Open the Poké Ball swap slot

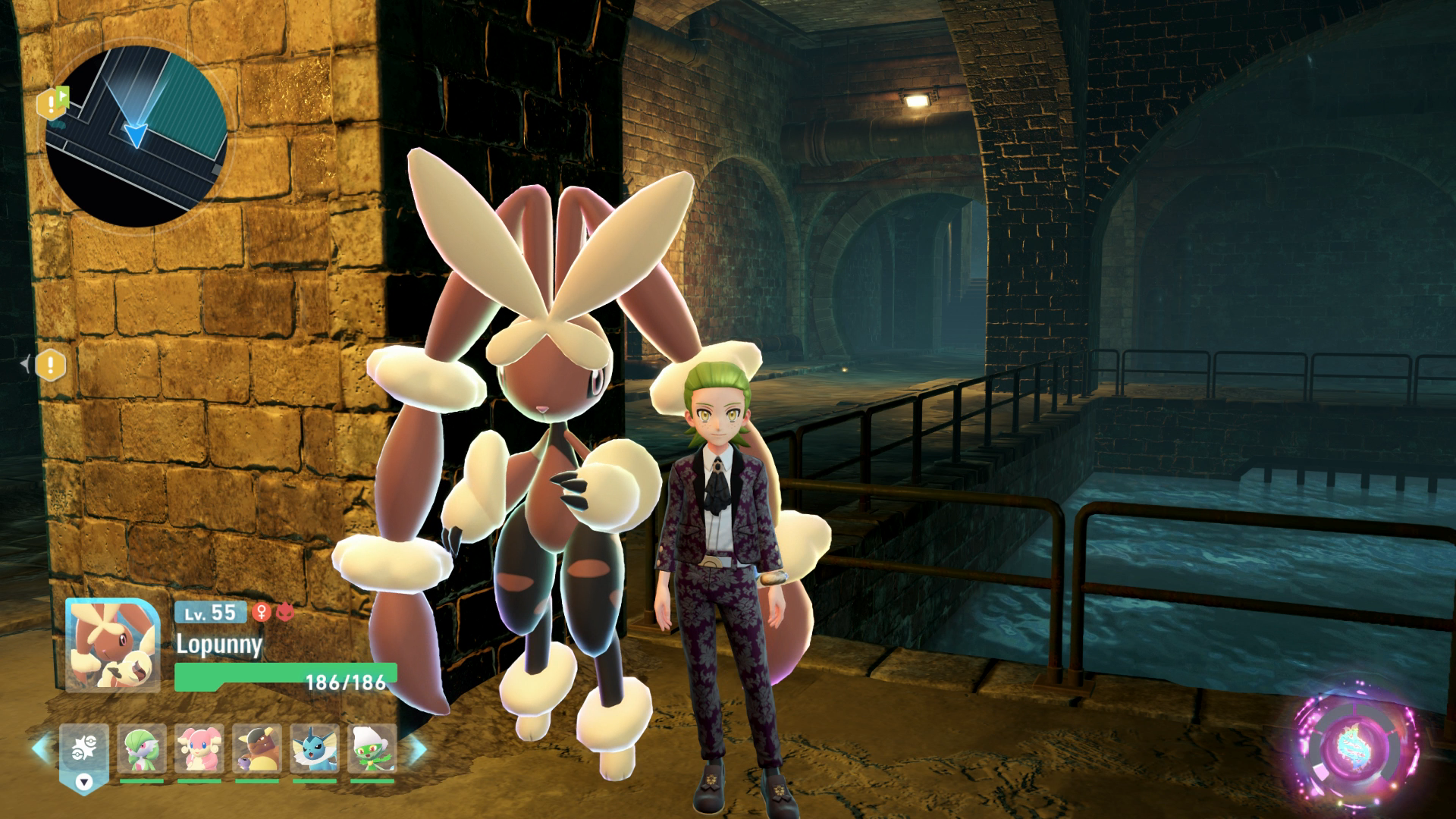coord(84,751)
